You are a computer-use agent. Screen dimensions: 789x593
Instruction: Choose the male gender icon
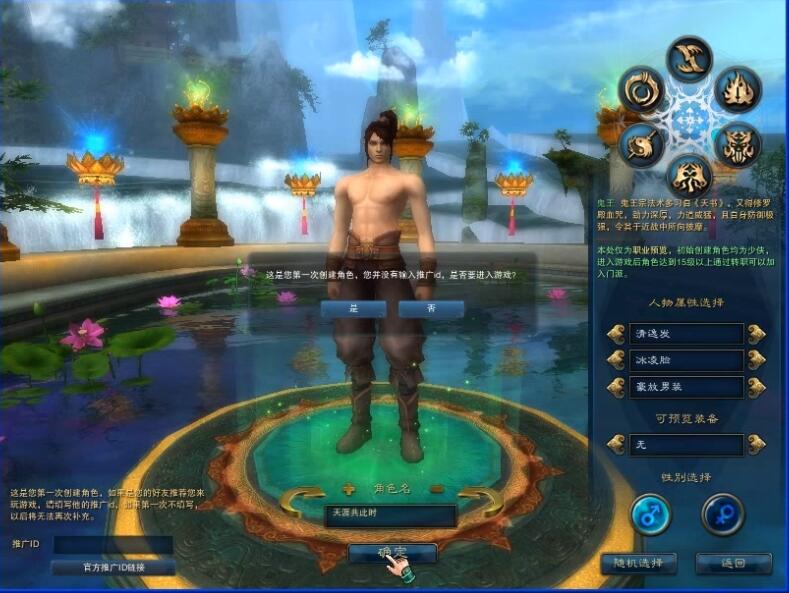pyautogui.click(x=651, y=514)
